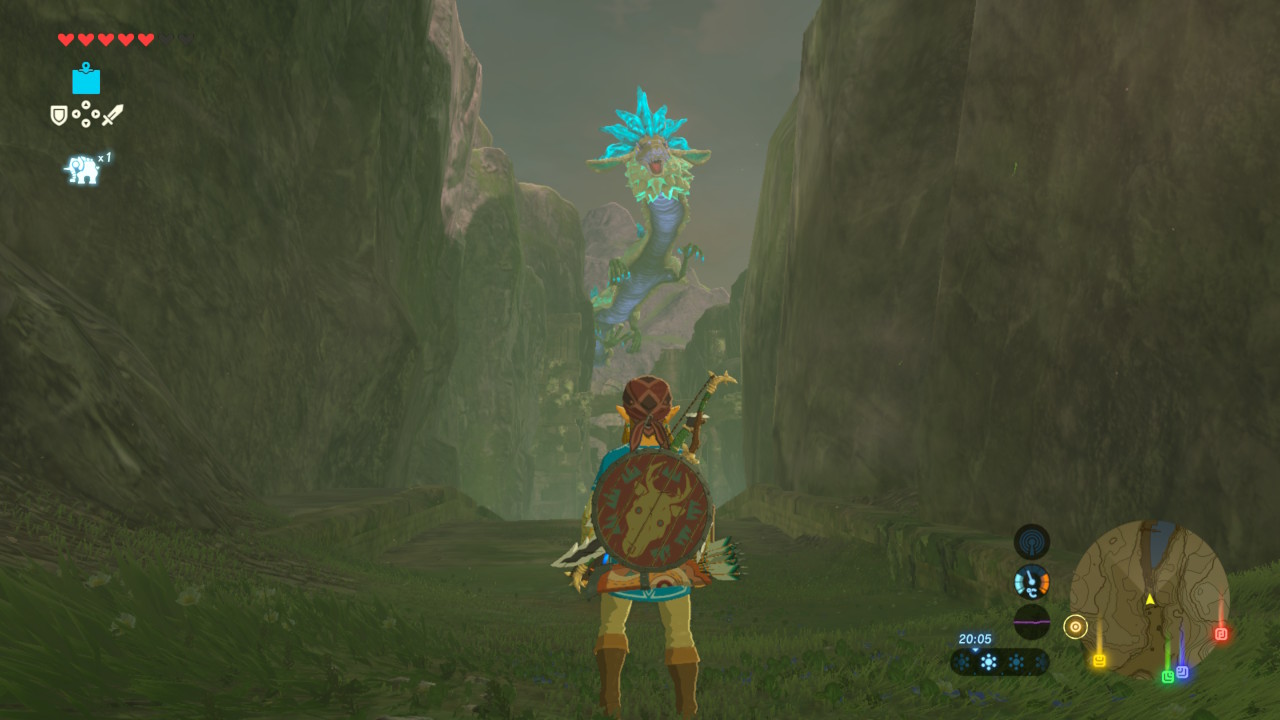Select the red map pin marker
The width and height of the screenshot is (1280, 720).
point(1220,633)
